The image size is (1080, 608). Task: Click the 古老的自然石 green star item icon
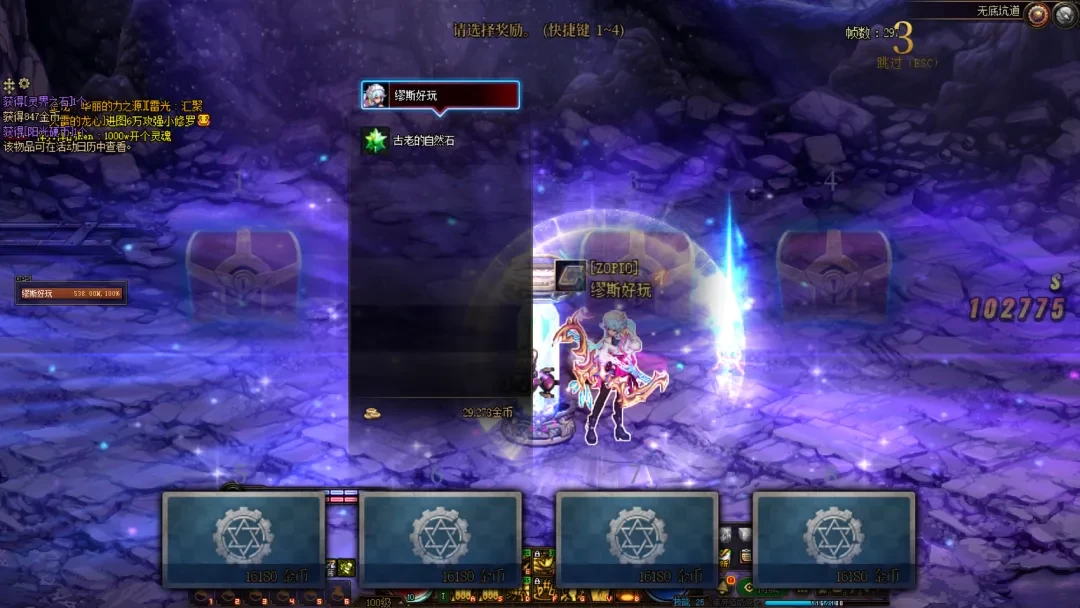point(376,141)
